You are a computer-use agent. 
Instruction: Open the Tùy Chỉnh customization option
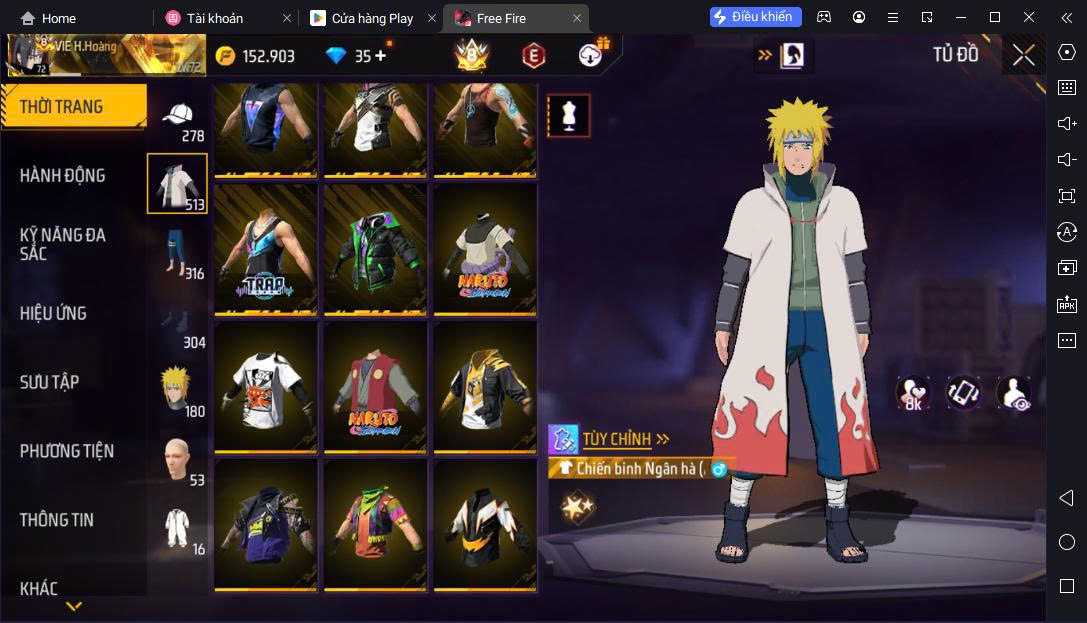(617, 439)
